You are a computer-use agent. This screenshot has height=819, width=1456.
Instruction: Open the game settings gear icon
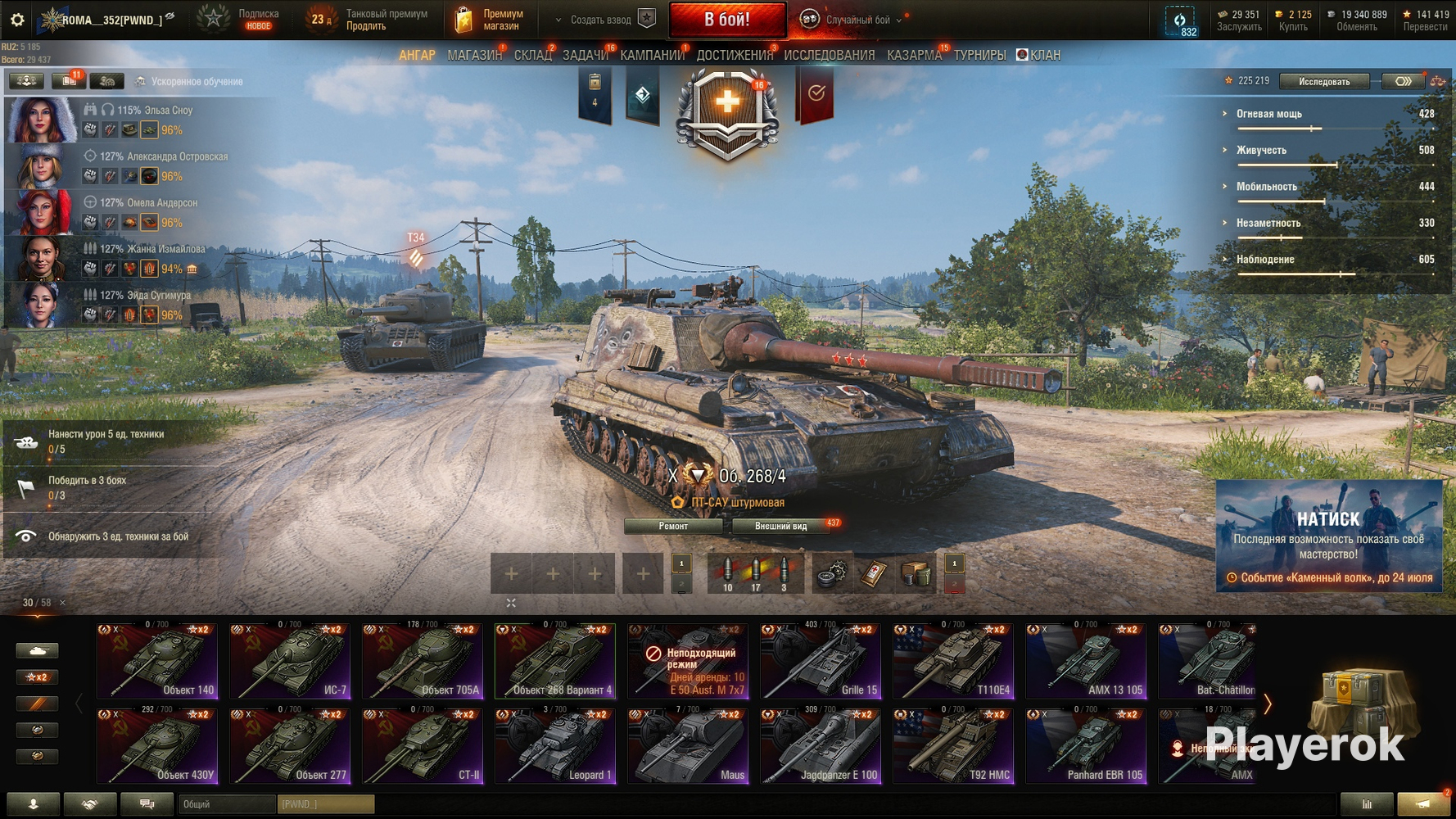(17, 20)
